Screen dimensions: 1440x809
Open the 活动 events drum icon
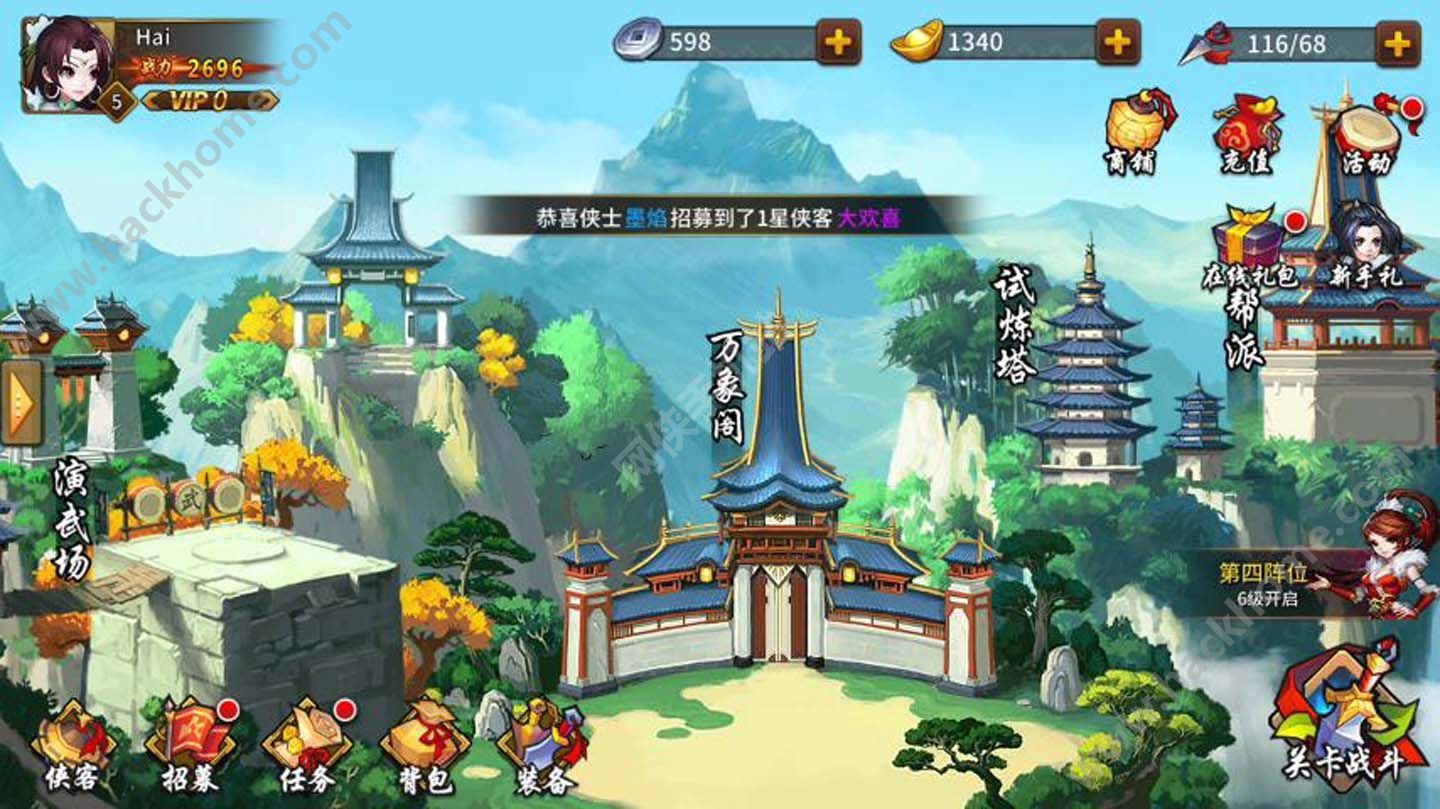pos(1364,132)
